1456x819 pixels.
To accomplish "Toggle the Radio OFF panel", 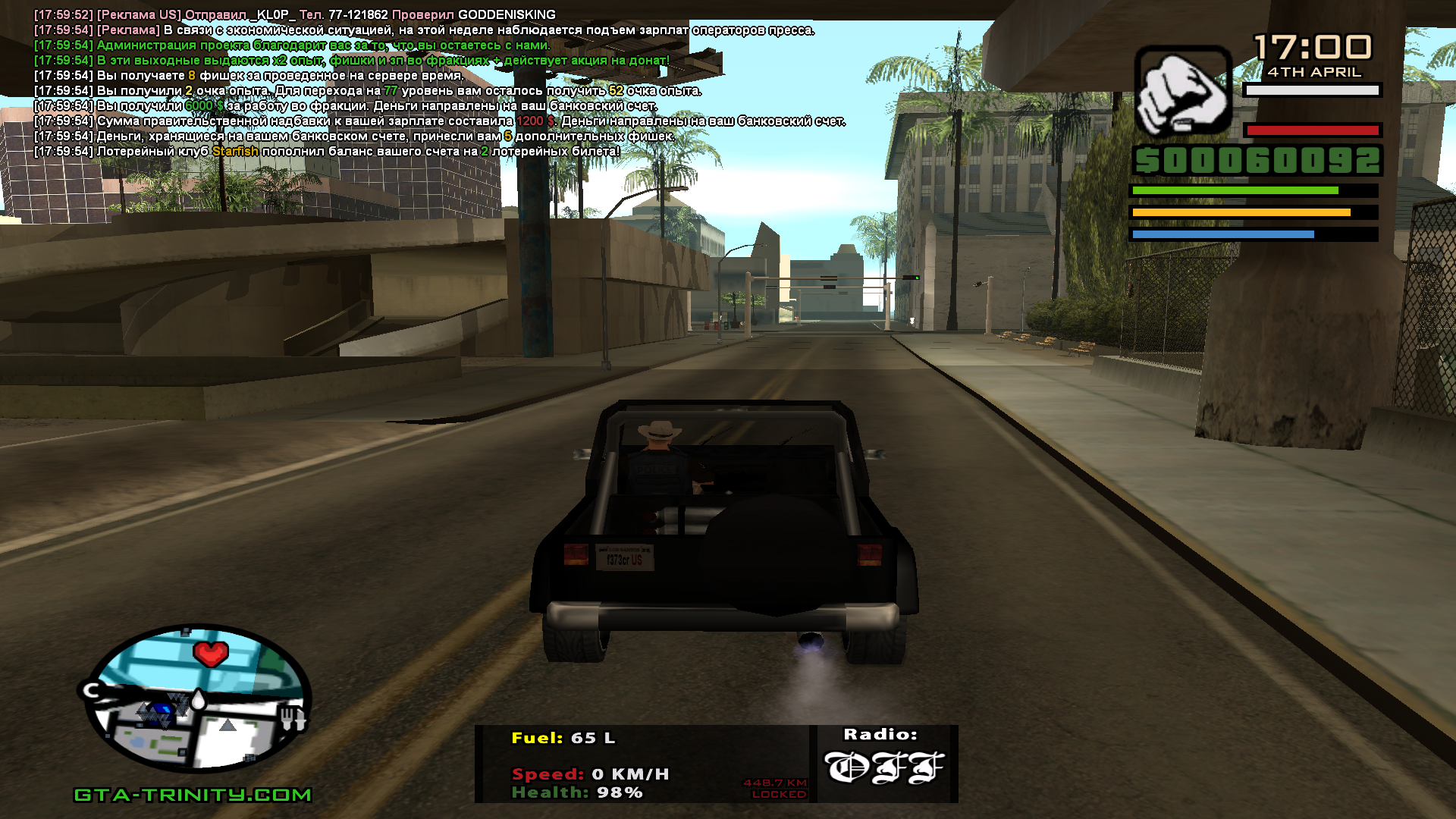I will coord(884,764).
